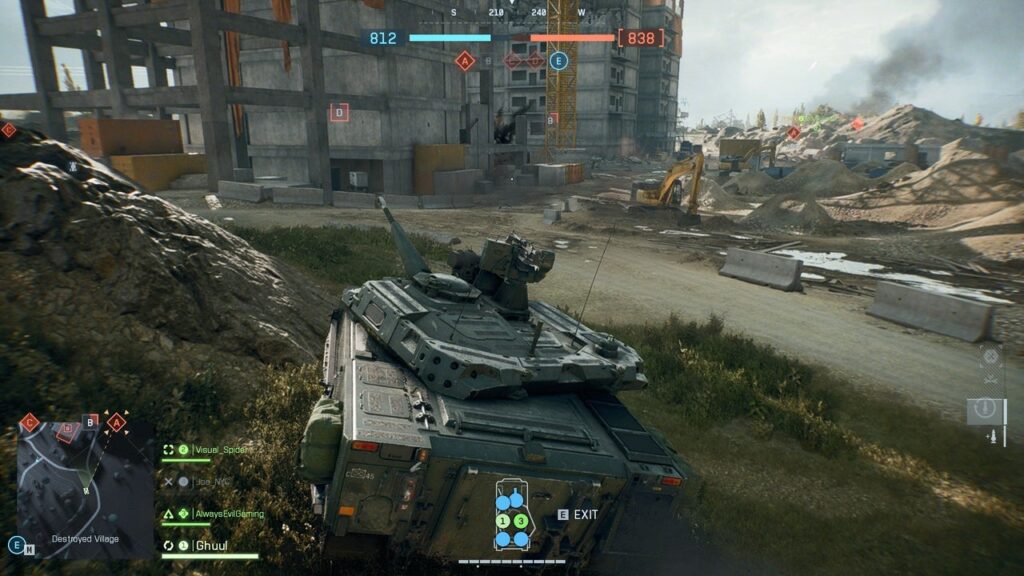Select objective C marker on the minimap
1024x576 pixels.
[x=29, y=422]
